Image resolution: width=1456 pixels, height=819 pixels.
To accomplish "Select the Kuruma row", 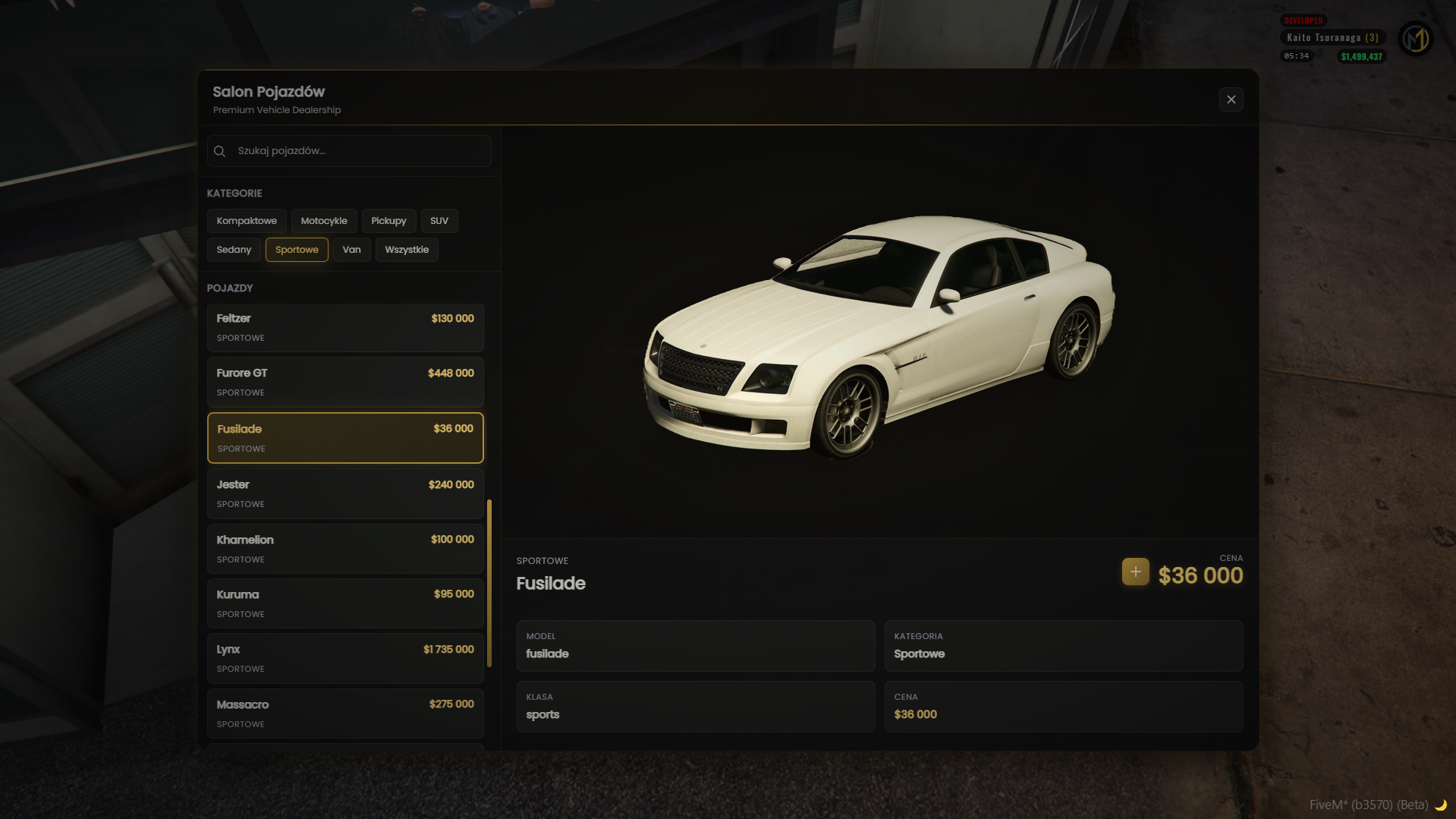I will tap(345, 603).
